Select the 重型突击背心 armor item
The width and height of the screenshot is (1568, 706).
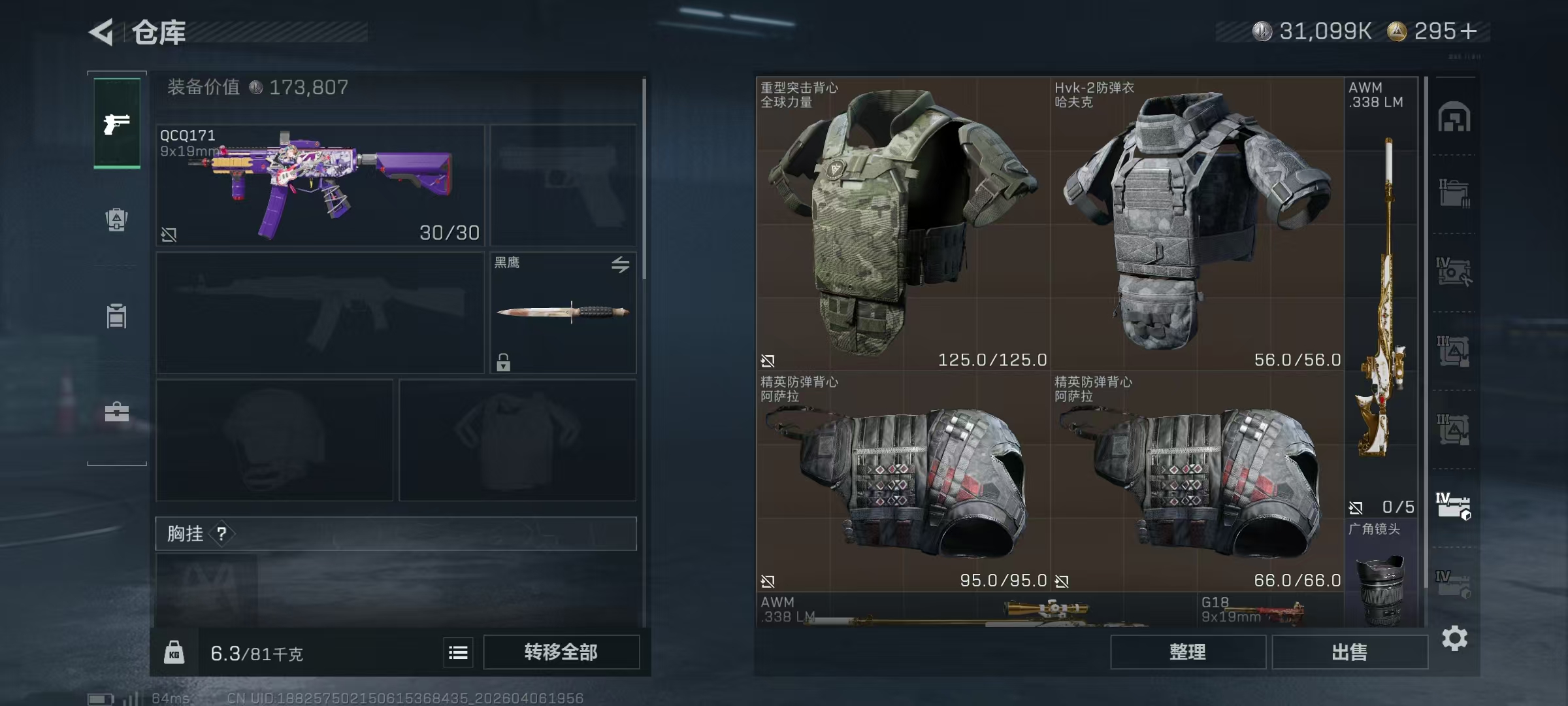[x=903, y=224]
